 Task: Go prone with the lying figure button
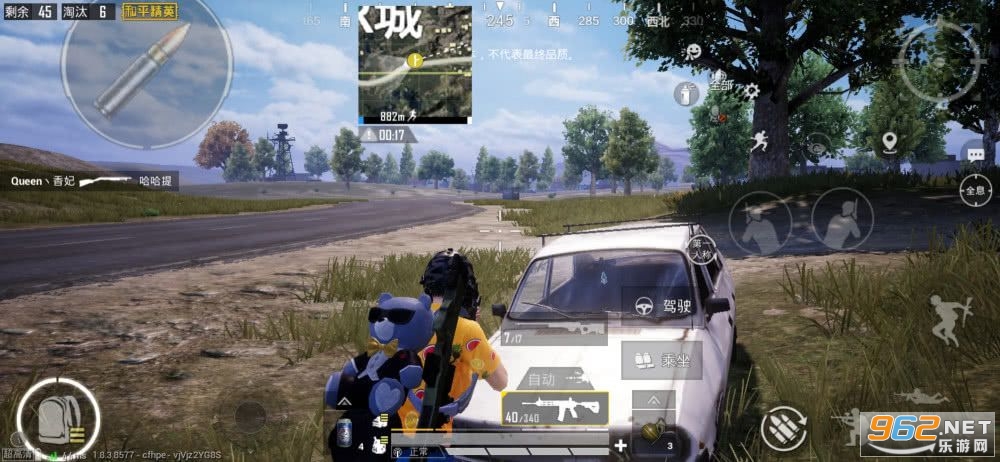coord(922,397)
